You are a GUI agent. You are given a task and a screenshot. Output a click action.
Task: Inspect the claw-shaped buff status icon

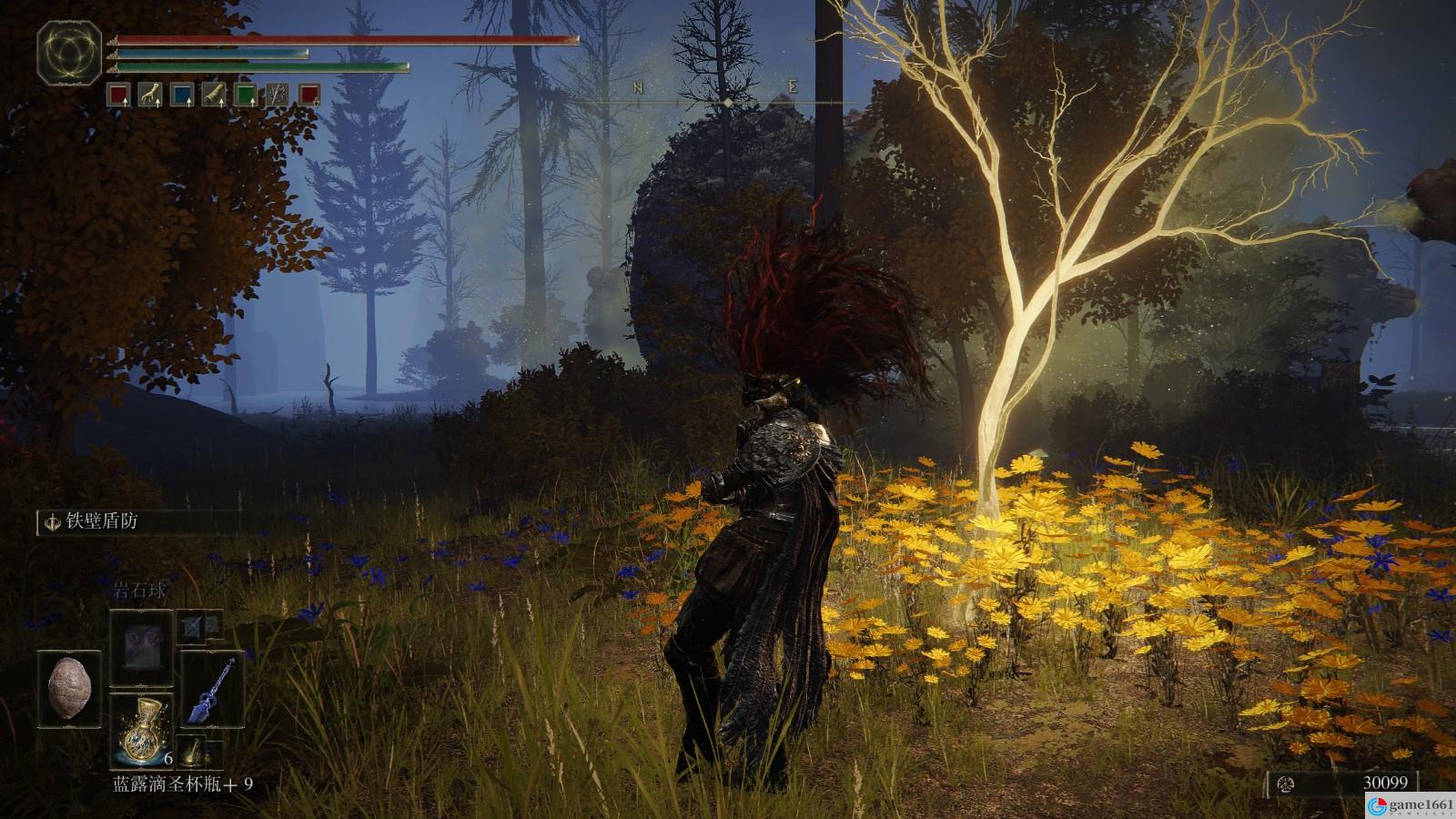pyautogui.click(x=150, y=93)
